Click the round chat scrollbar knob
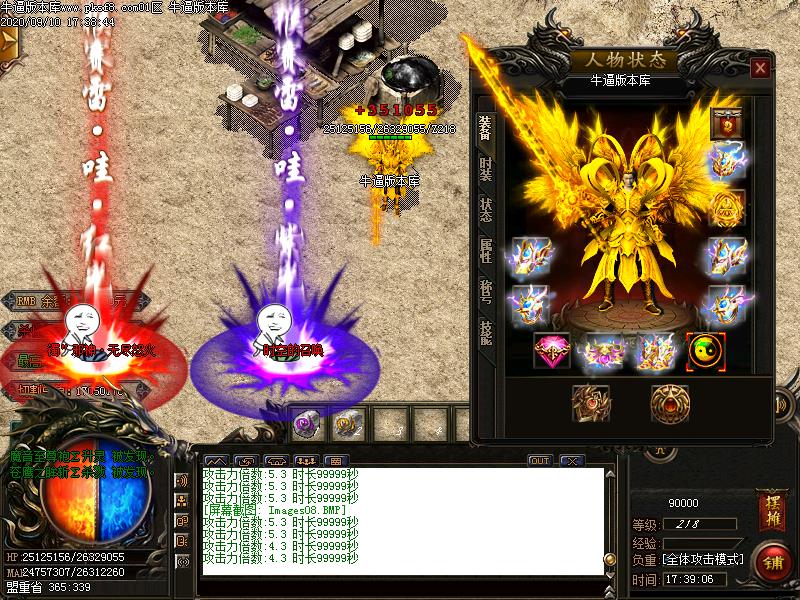The image size is (800, 600). click(609, 559)
